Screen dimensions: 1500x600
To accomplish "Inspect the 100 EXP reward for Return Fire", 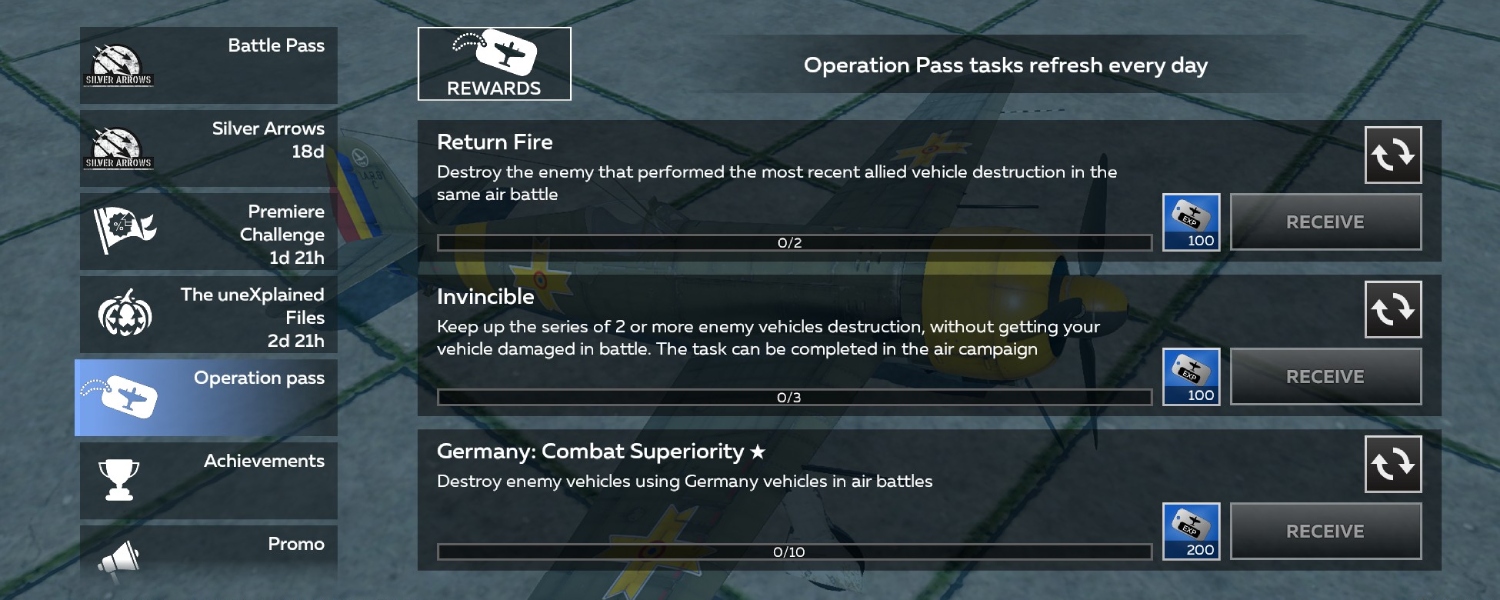I will point(1191,222).
